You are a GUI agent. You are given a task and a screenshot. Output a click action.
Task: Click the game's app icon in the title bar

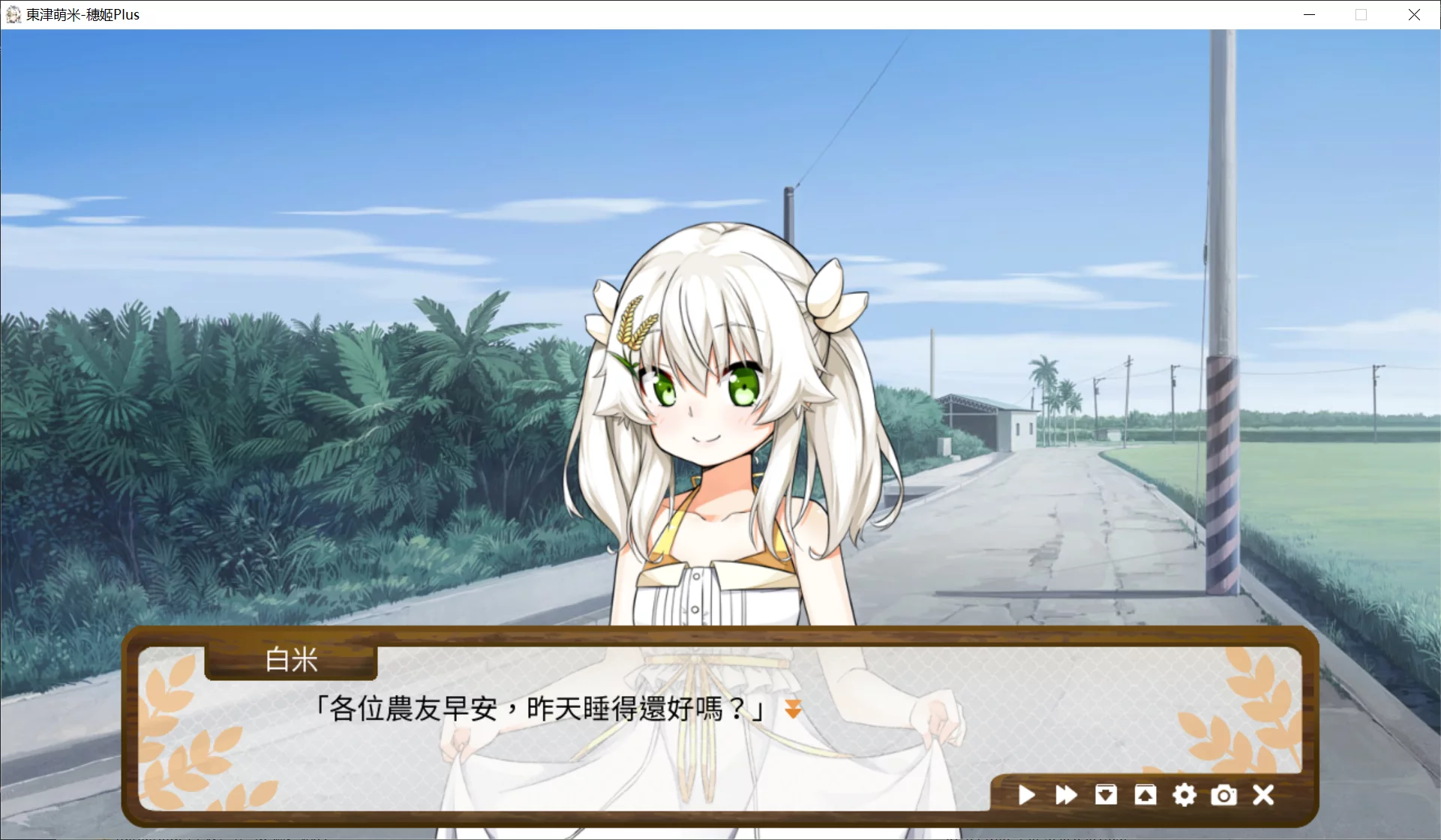click(x=12, y=14)
